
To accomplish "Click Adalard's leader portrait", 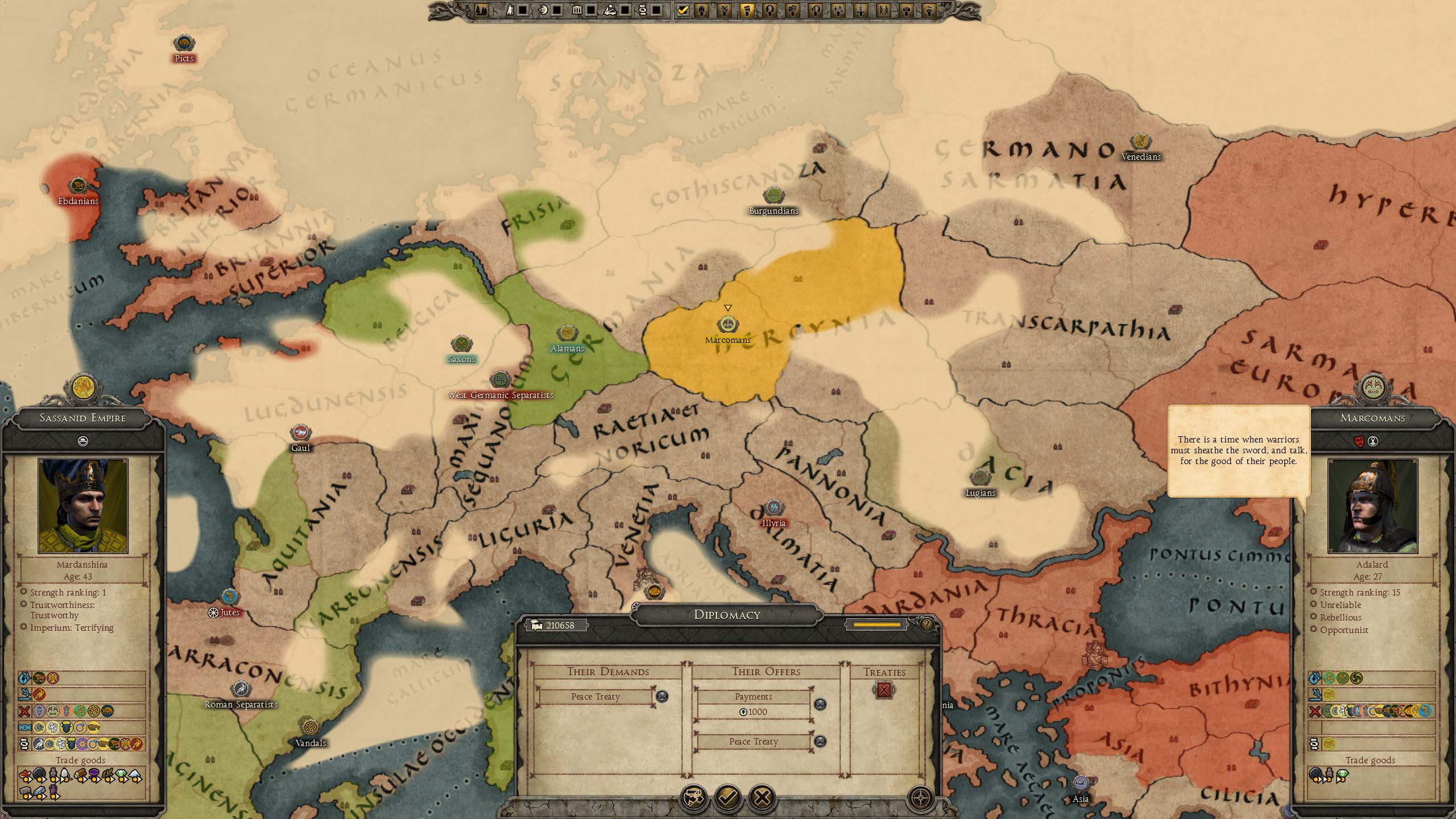I will 1372,506.
